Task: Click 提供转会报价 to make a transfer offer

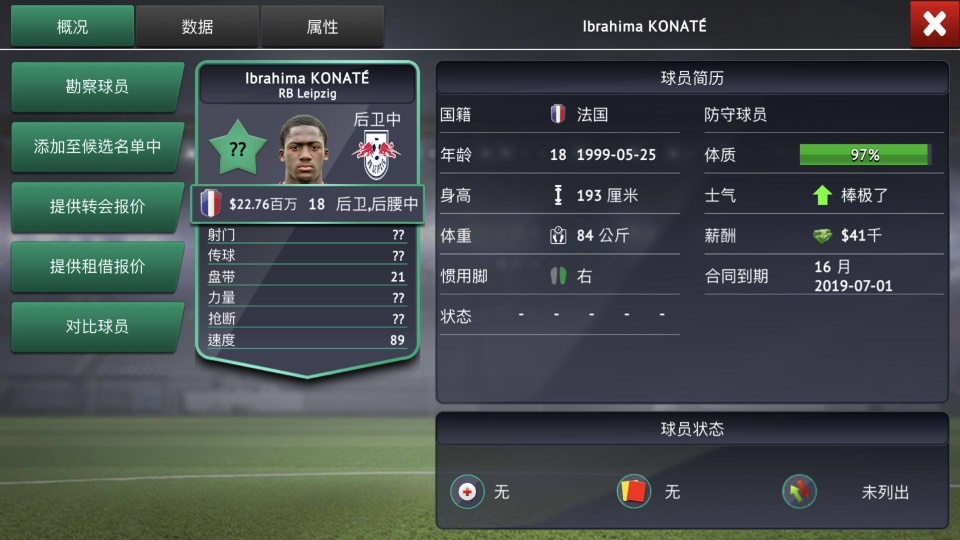Action: tap(97, 207)
